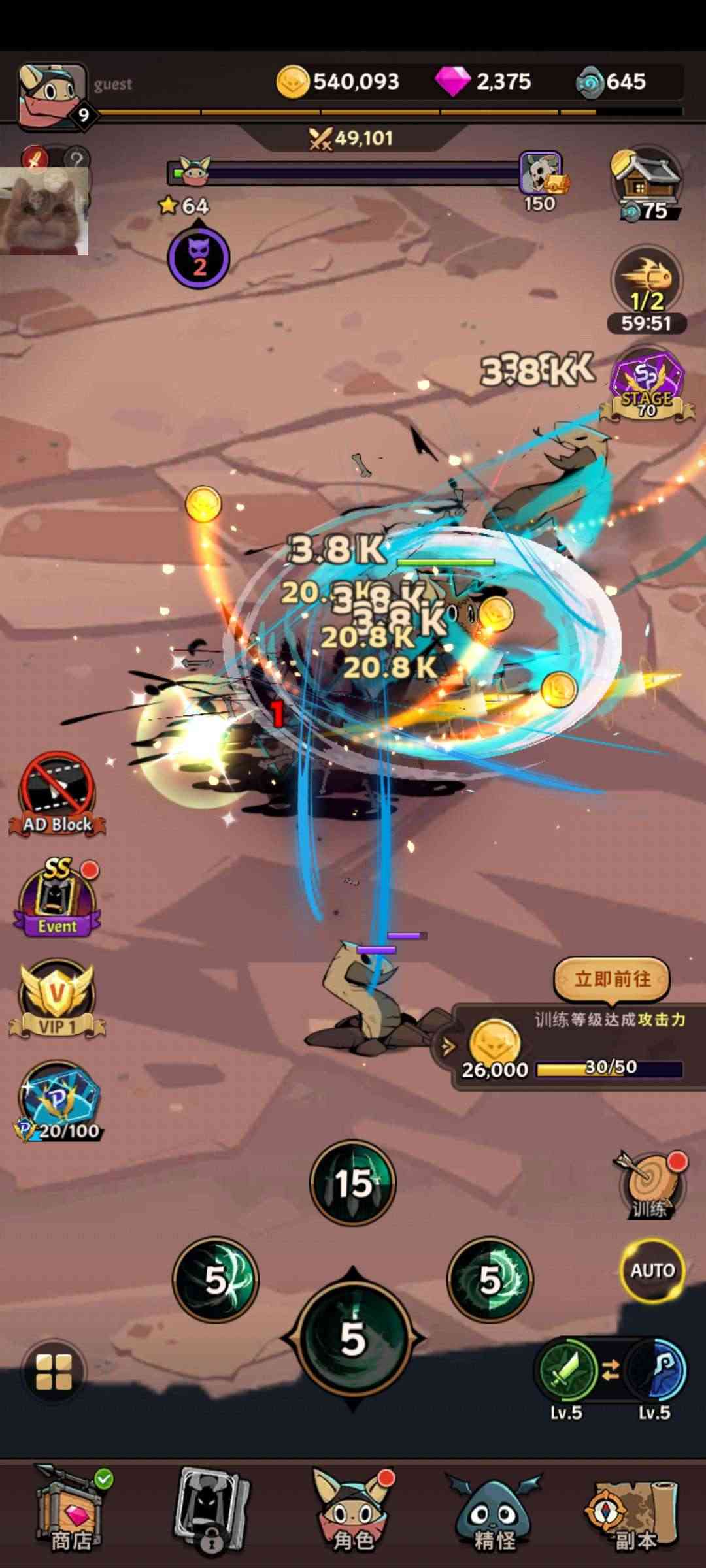Viewport: 706px width, 1568px height.
Task: Open the AD Block offer
Action: coord(57,795)
